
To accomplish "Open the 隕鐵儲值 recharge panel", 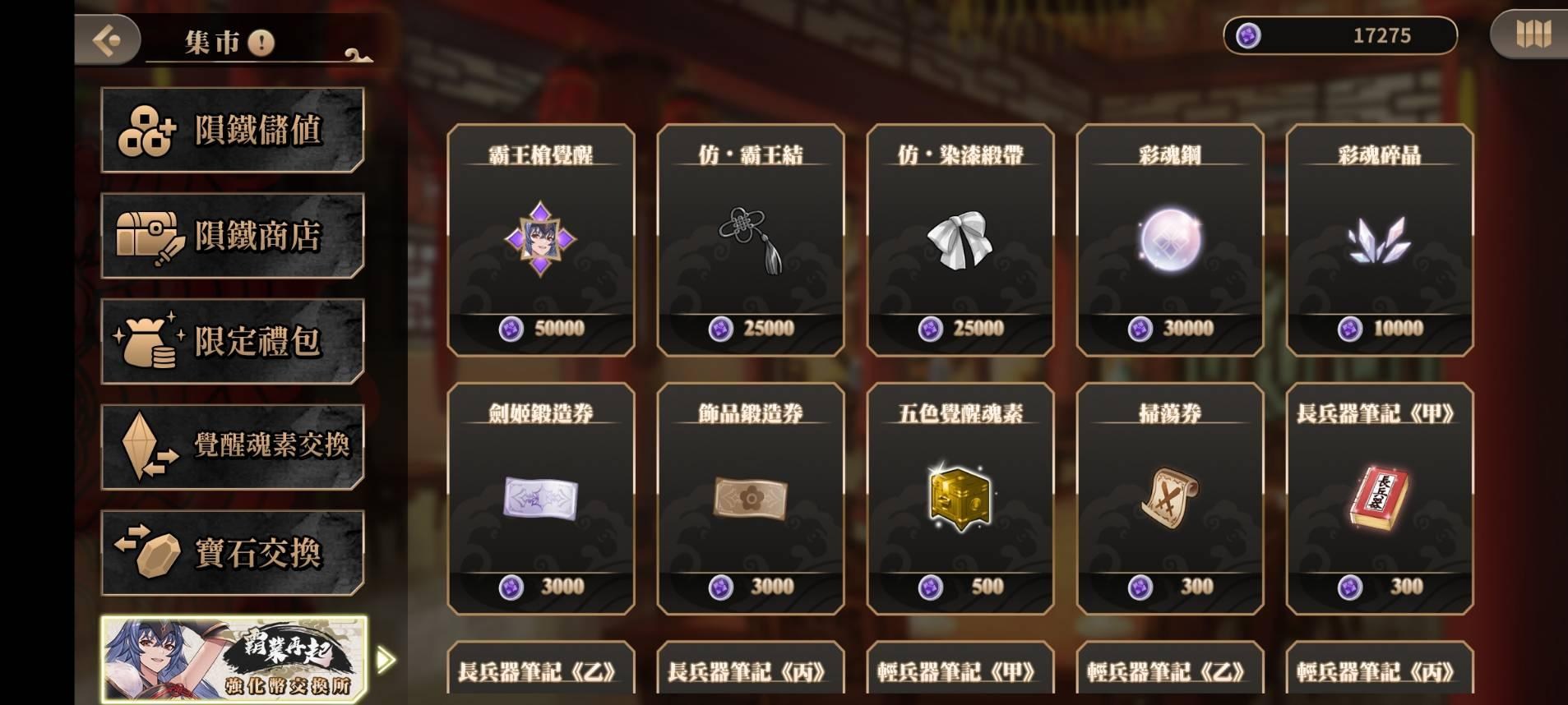I will click(233, 130).
